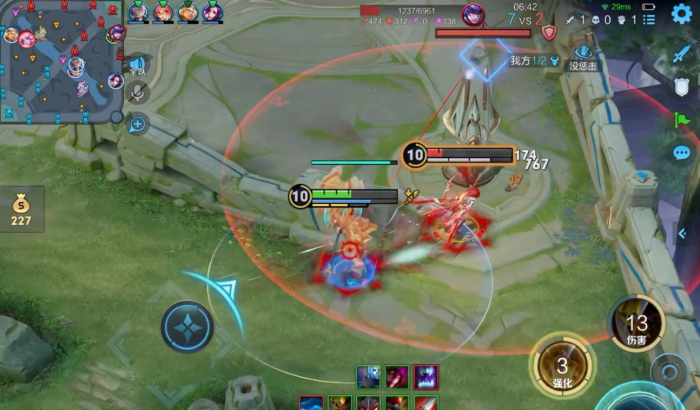Toggle the team voice speaker
The image size is (700, 410).
[x=138, y=66]
